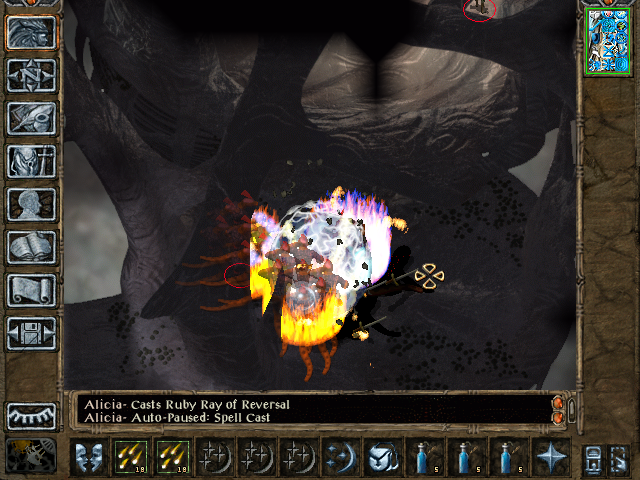Open the journal
Viewport: 640px width, 480px height.
pos(31,119)
